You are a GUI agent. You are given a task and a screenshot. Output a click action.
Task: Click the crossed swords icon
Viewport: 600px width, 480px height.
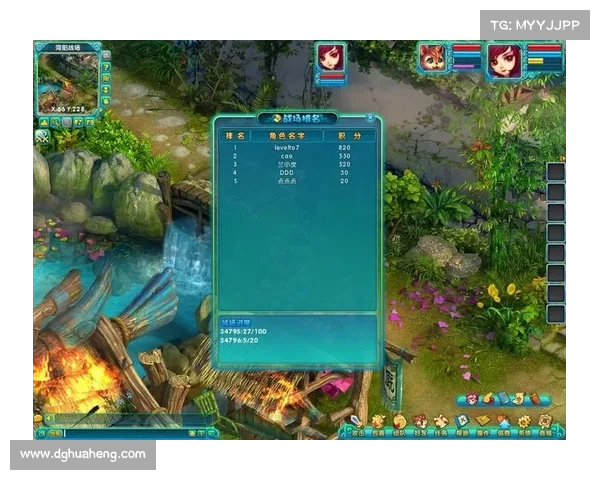pyautogui.click(x=42, y=137)
